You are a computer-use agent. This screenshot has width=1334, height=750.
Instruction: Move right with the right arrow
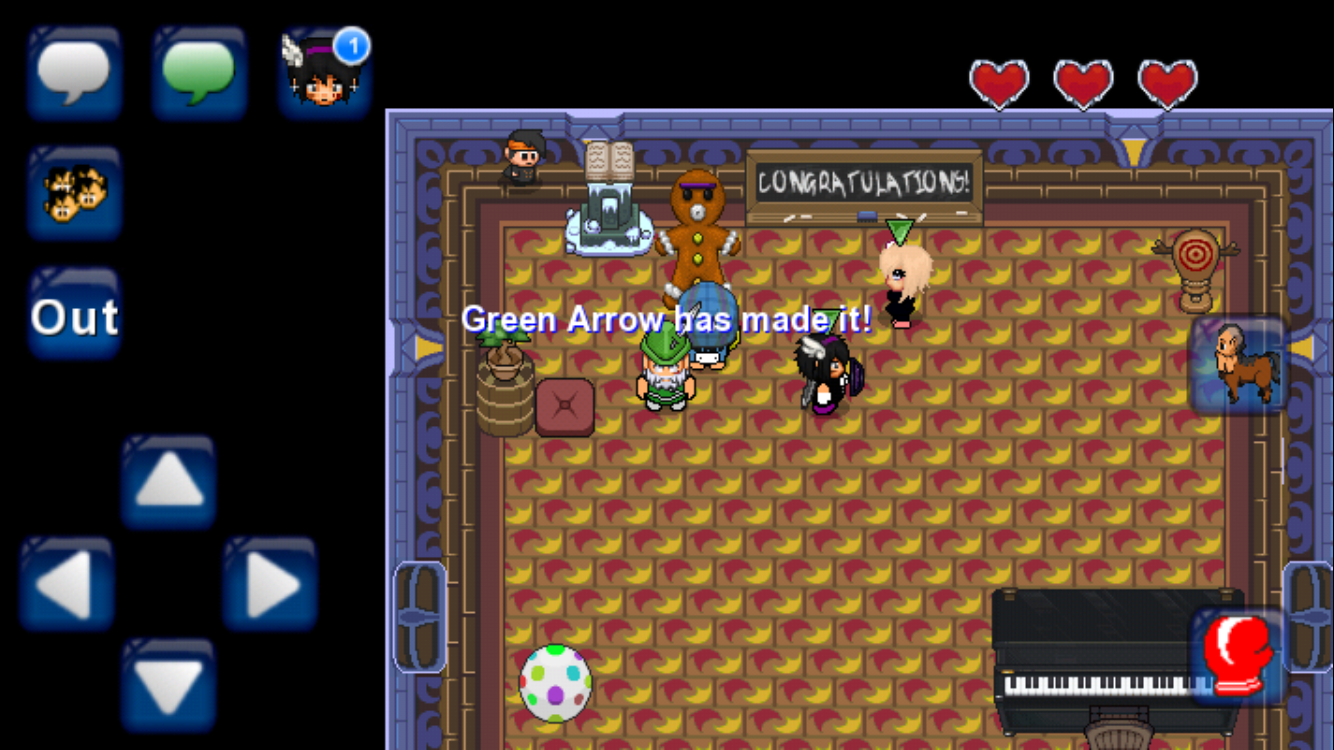270,584
